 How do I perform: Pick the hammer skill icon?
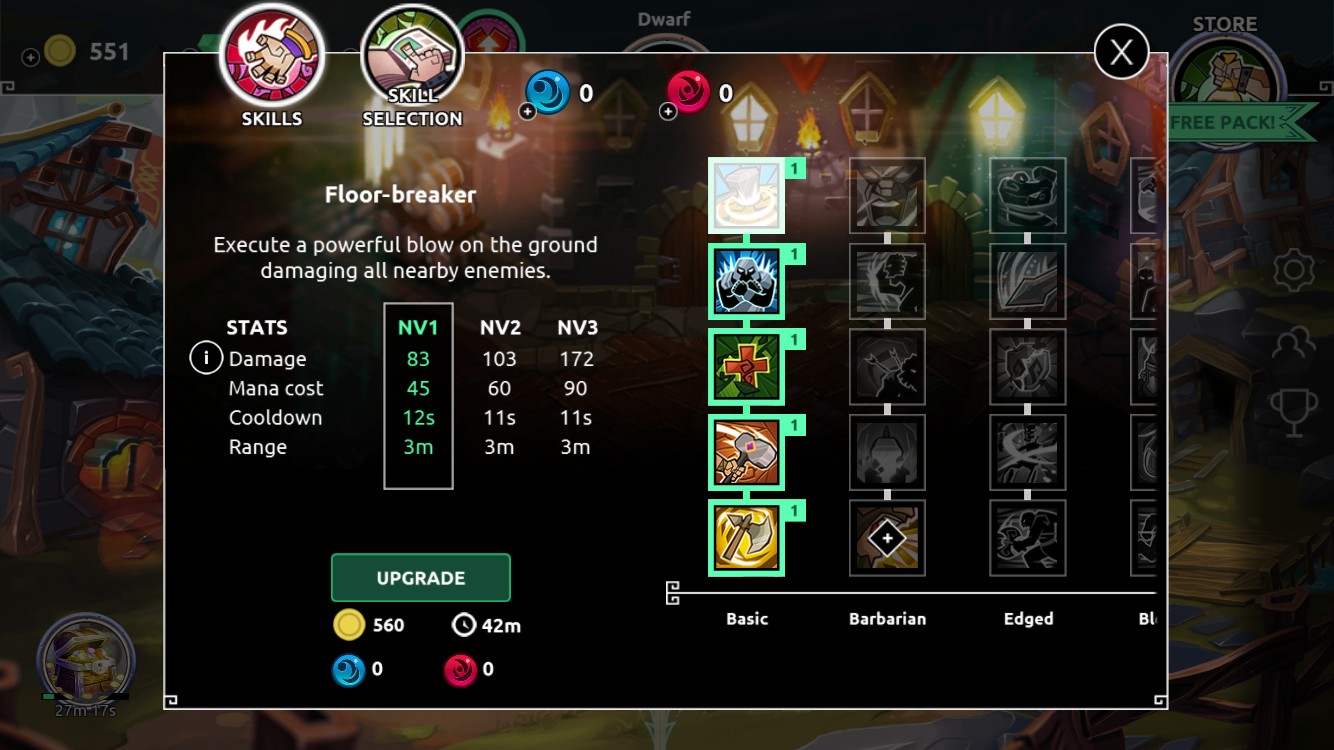pyautogui.click(x=746, y=453)
